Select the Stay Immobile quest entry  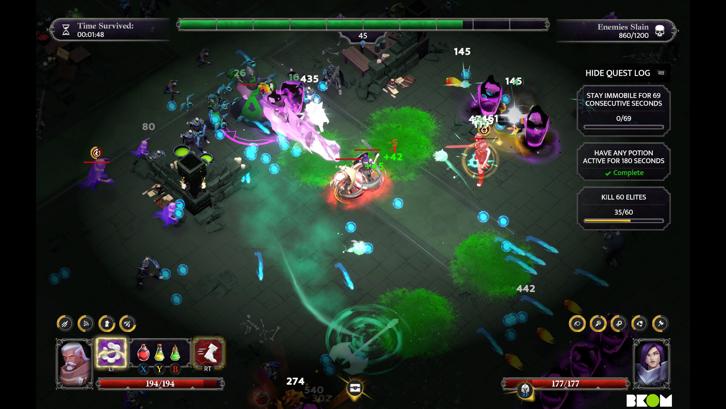[x=623, y=110]
